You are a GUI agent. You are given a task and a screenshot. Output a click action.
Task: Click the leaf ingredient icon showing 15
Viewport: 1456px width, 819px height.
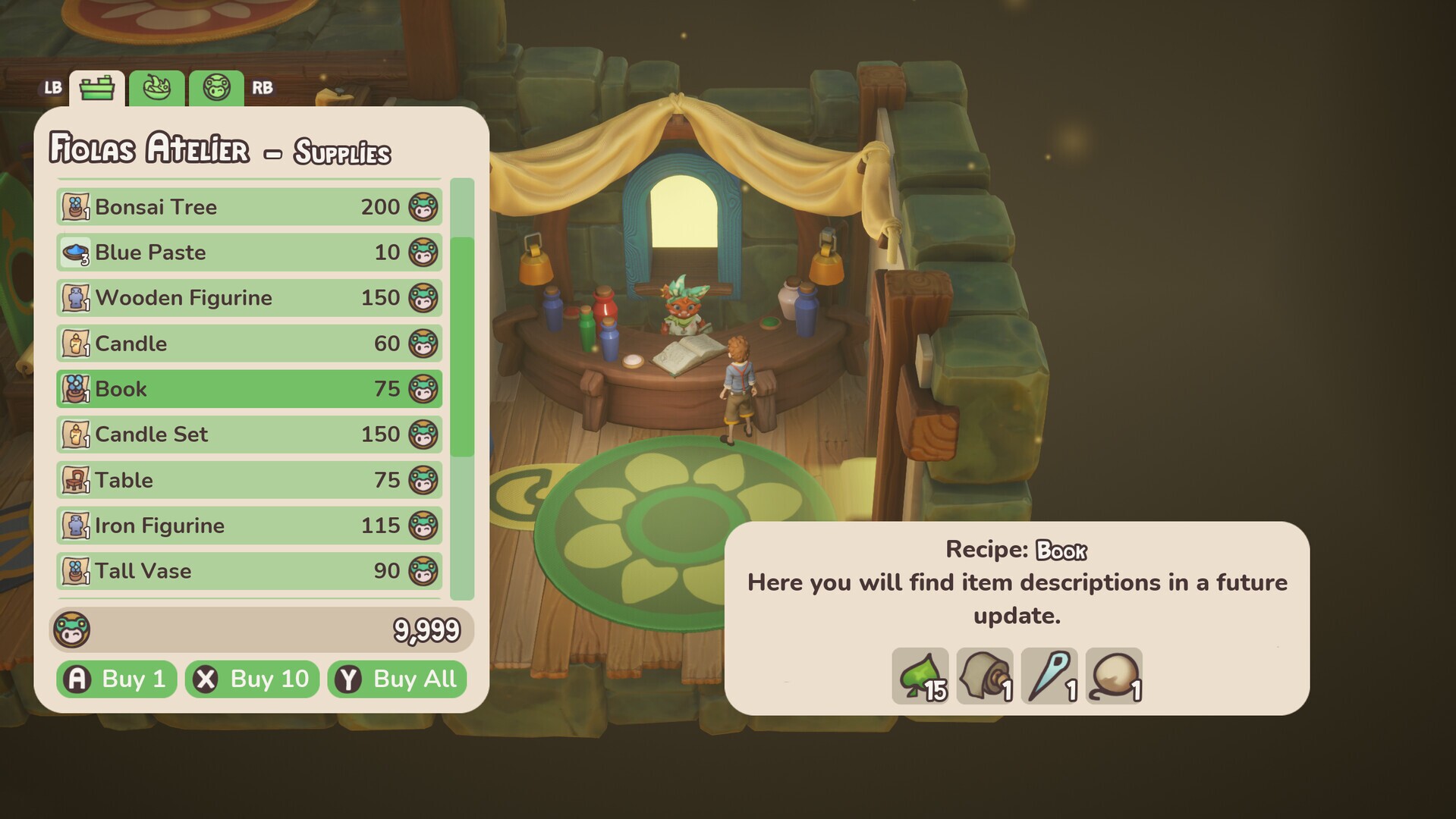920,673
